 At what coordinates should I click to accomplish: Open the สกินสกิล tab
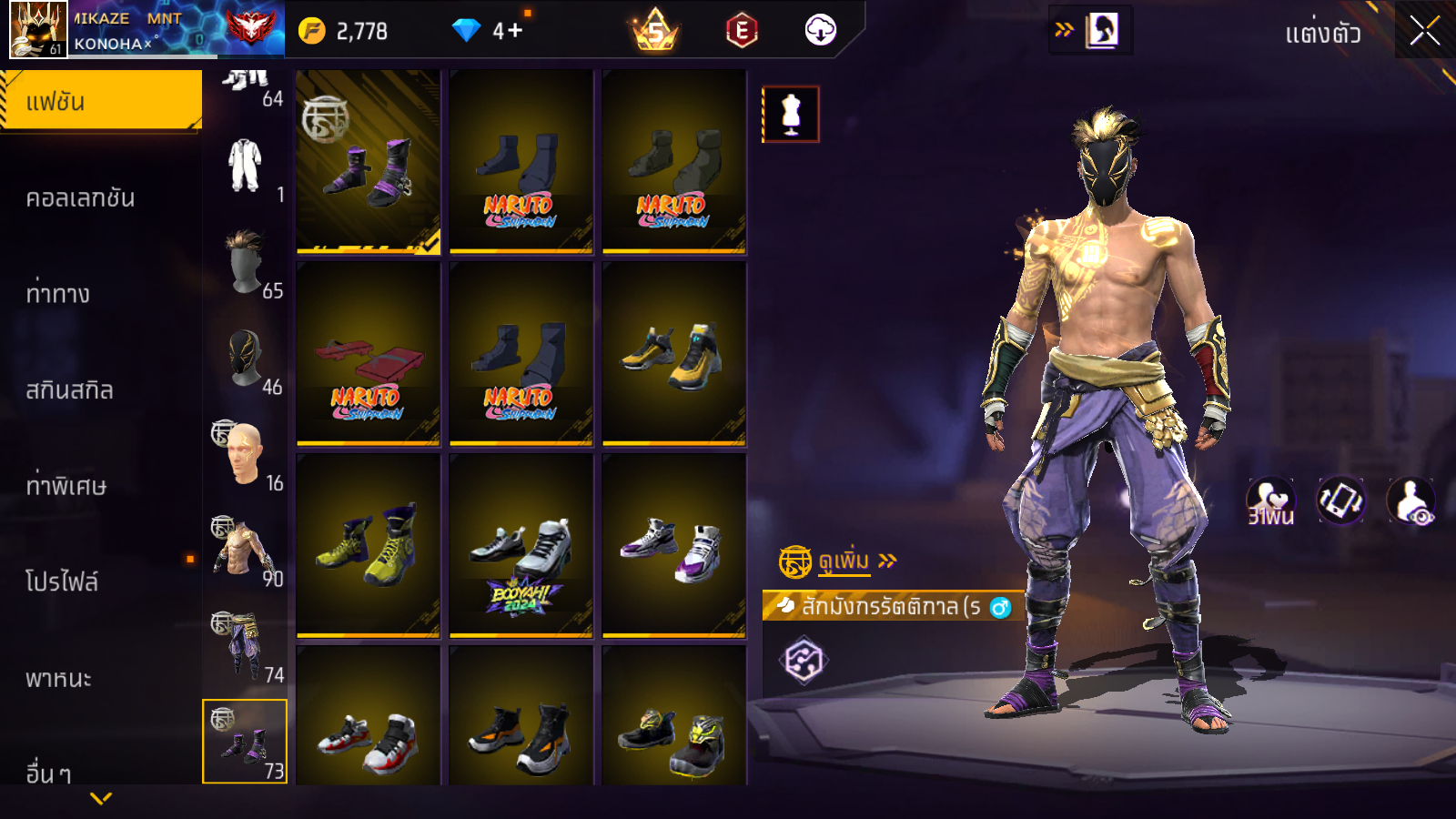[70, 390]
